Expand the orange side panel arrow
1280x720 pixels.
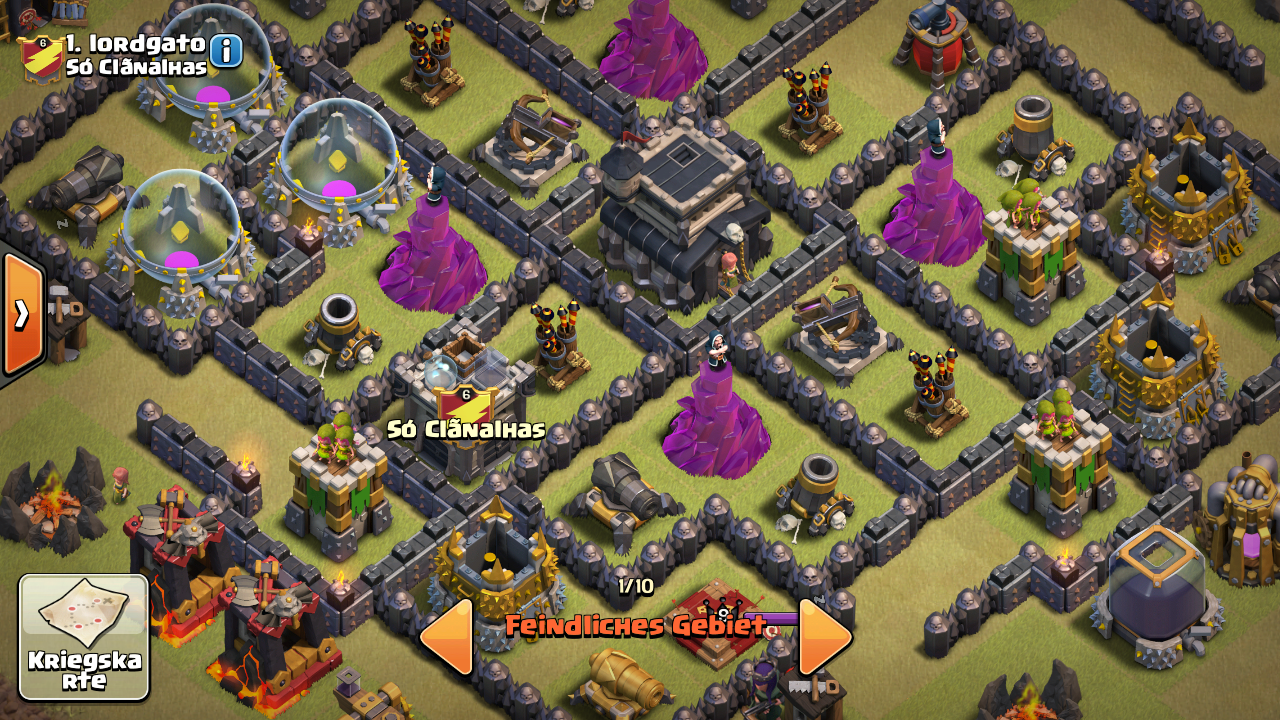tap(22, 315)
